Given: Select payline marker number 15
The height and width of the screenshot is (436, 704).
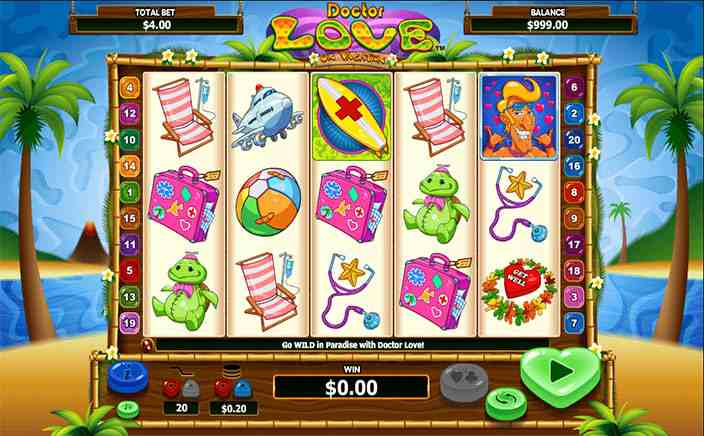Looking at the screenshot, I should 129,217.
